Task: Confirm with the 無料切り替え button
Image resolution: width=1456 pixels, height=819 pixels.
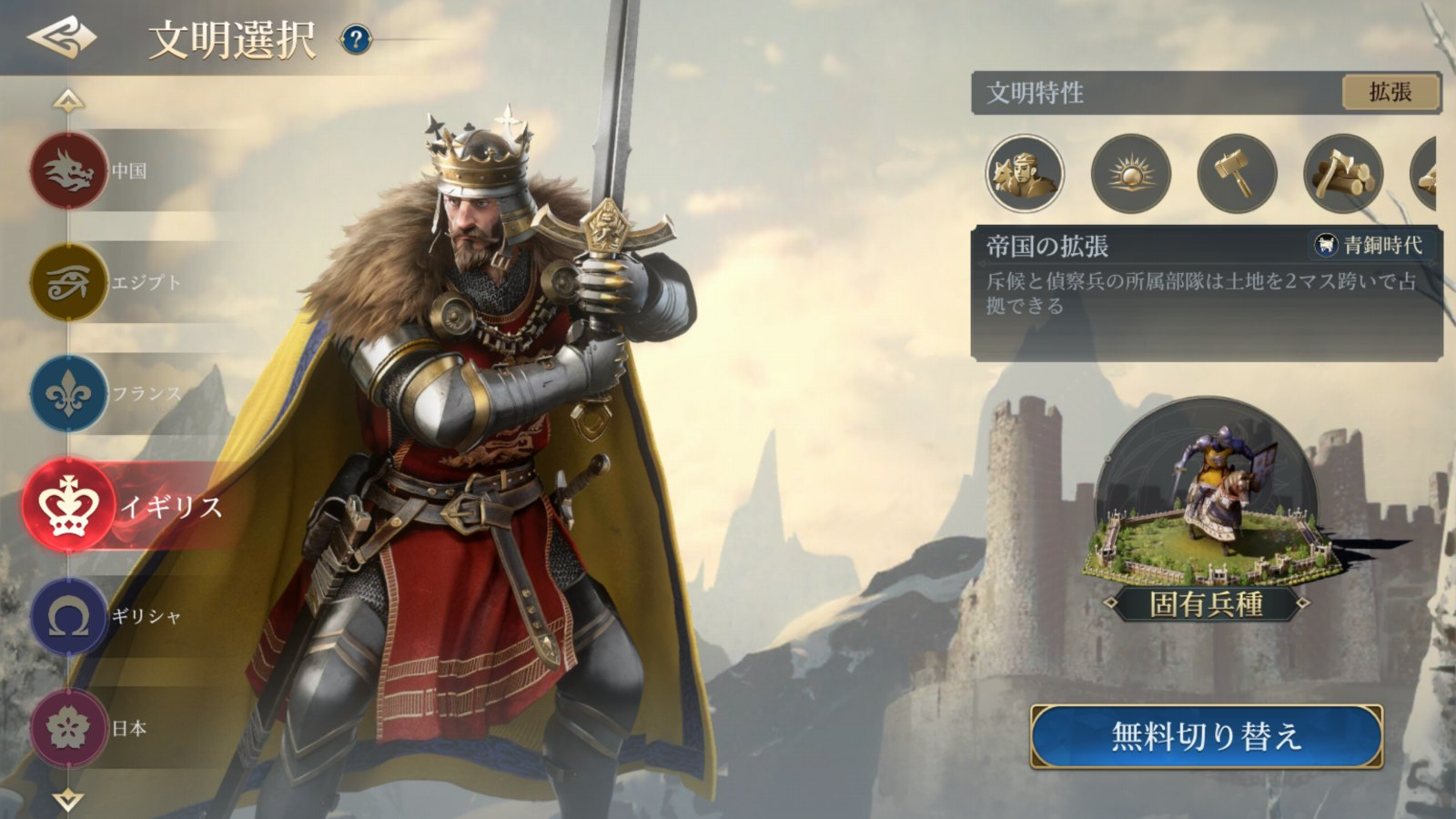Action: pyautogui.click(x=1206, y=736)
